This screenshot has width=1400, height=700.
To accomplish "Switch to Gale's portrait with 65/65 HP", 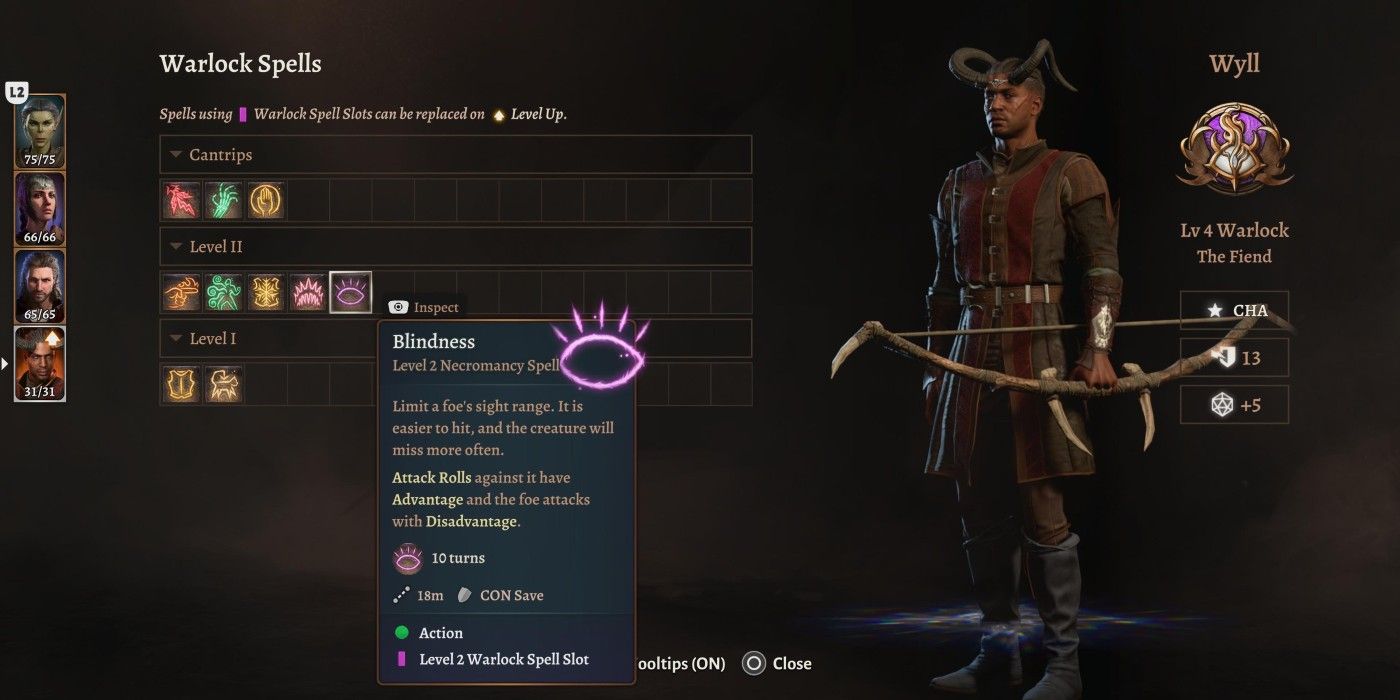I will (40, 286).
